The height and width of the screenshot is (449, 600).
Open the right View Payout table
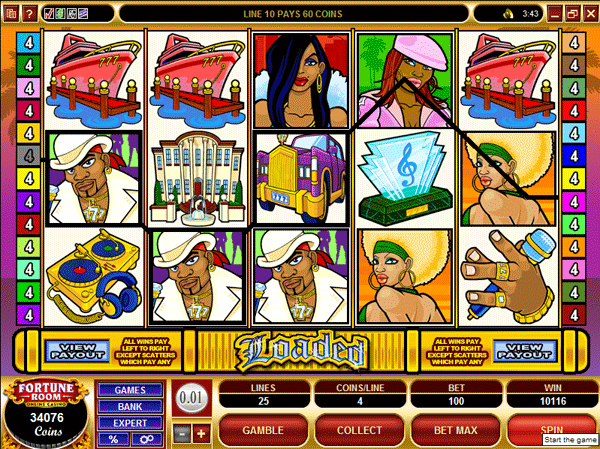[524, 350]
